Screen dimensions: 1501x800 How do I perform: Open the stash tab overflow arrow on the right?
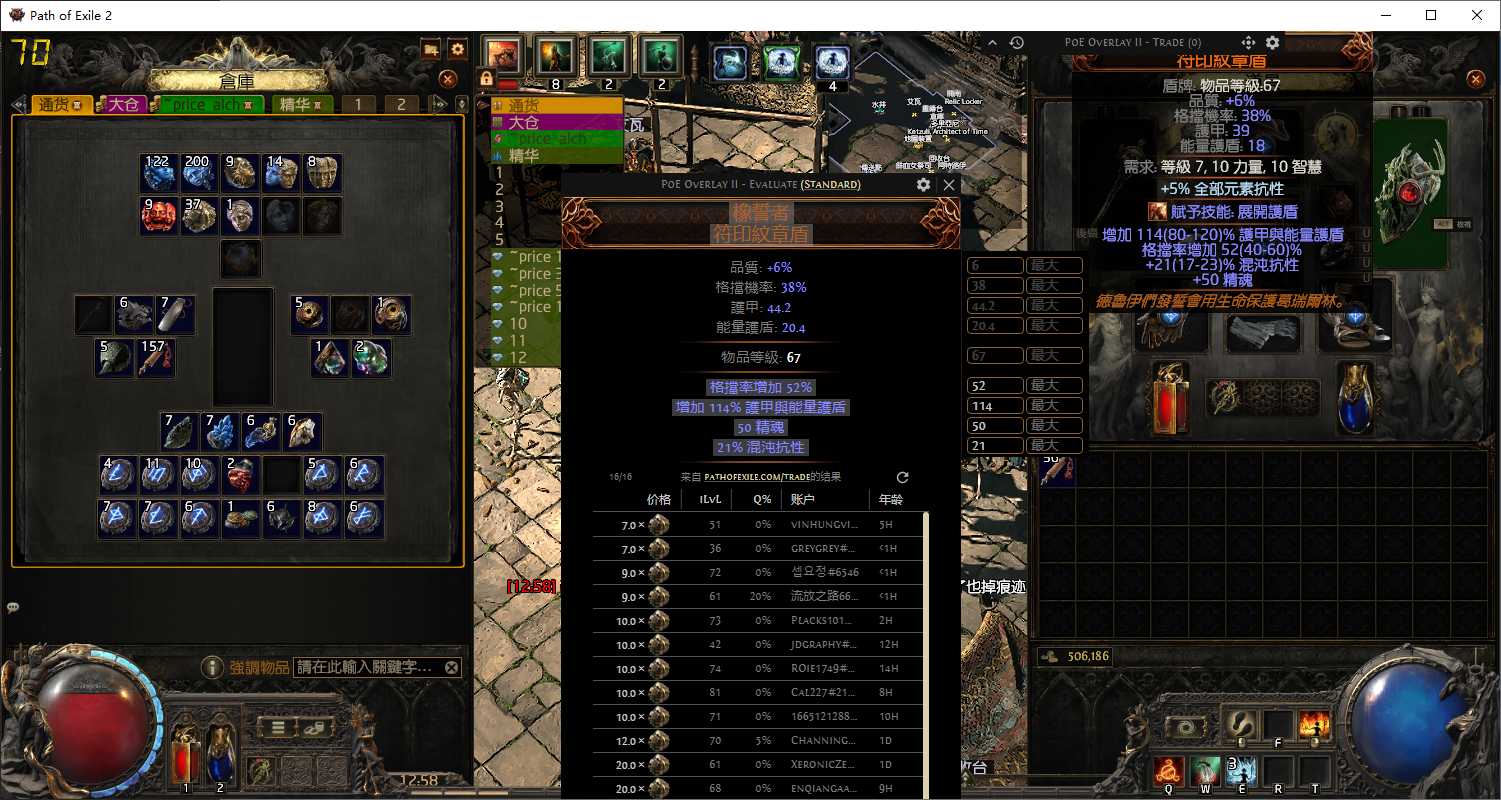(x=438, y=103)
